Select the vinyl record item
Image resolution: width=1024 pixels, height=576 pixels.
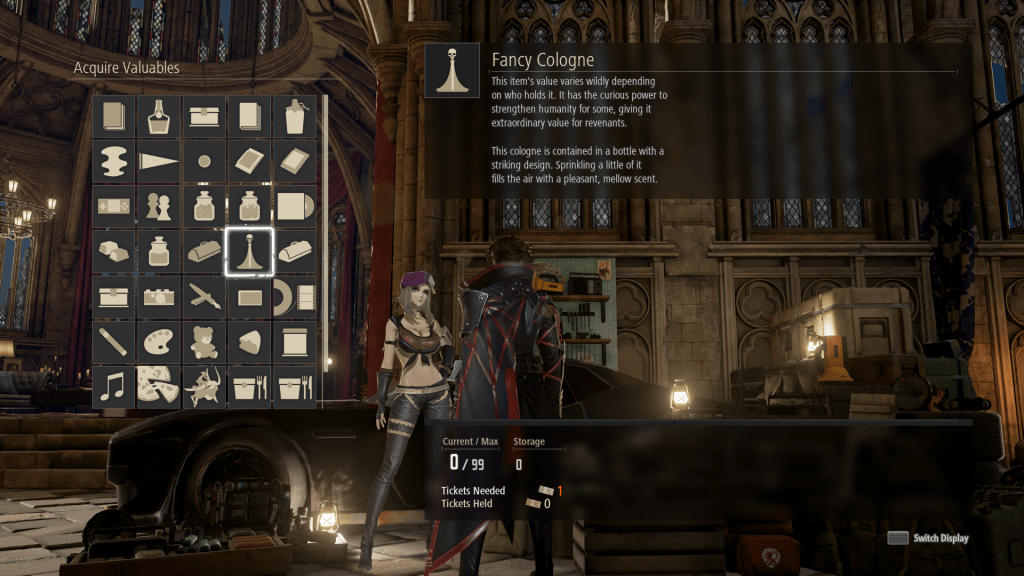[294, 206]
